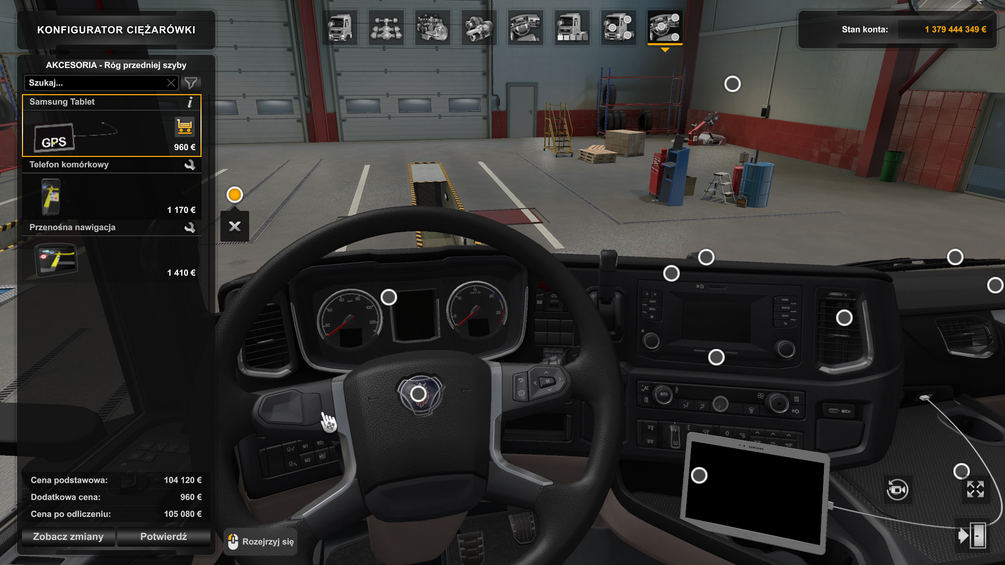Open the funnel filter next to search
Screen dimensions: 1005x565
[191, 83]
